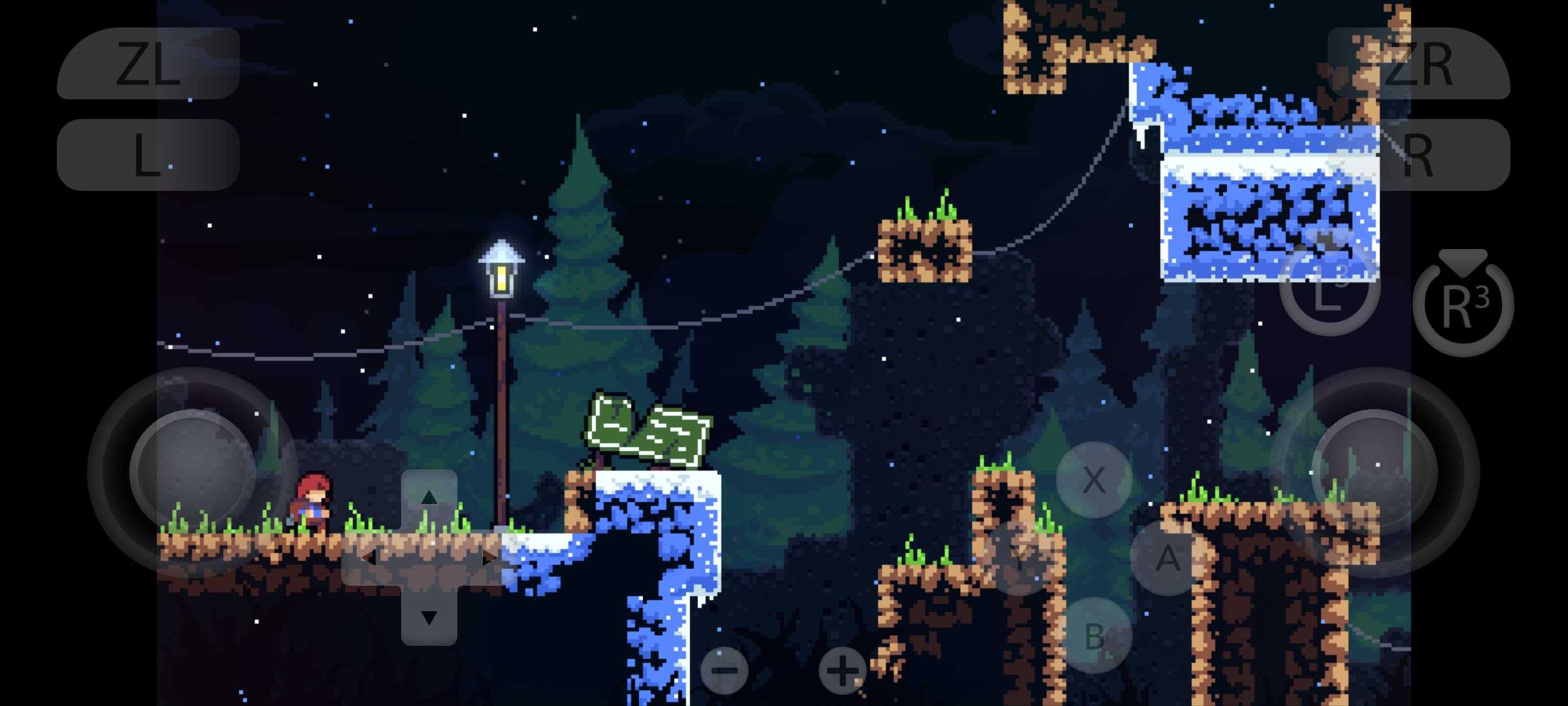
Task: Click the minus button
Action: 724,671
